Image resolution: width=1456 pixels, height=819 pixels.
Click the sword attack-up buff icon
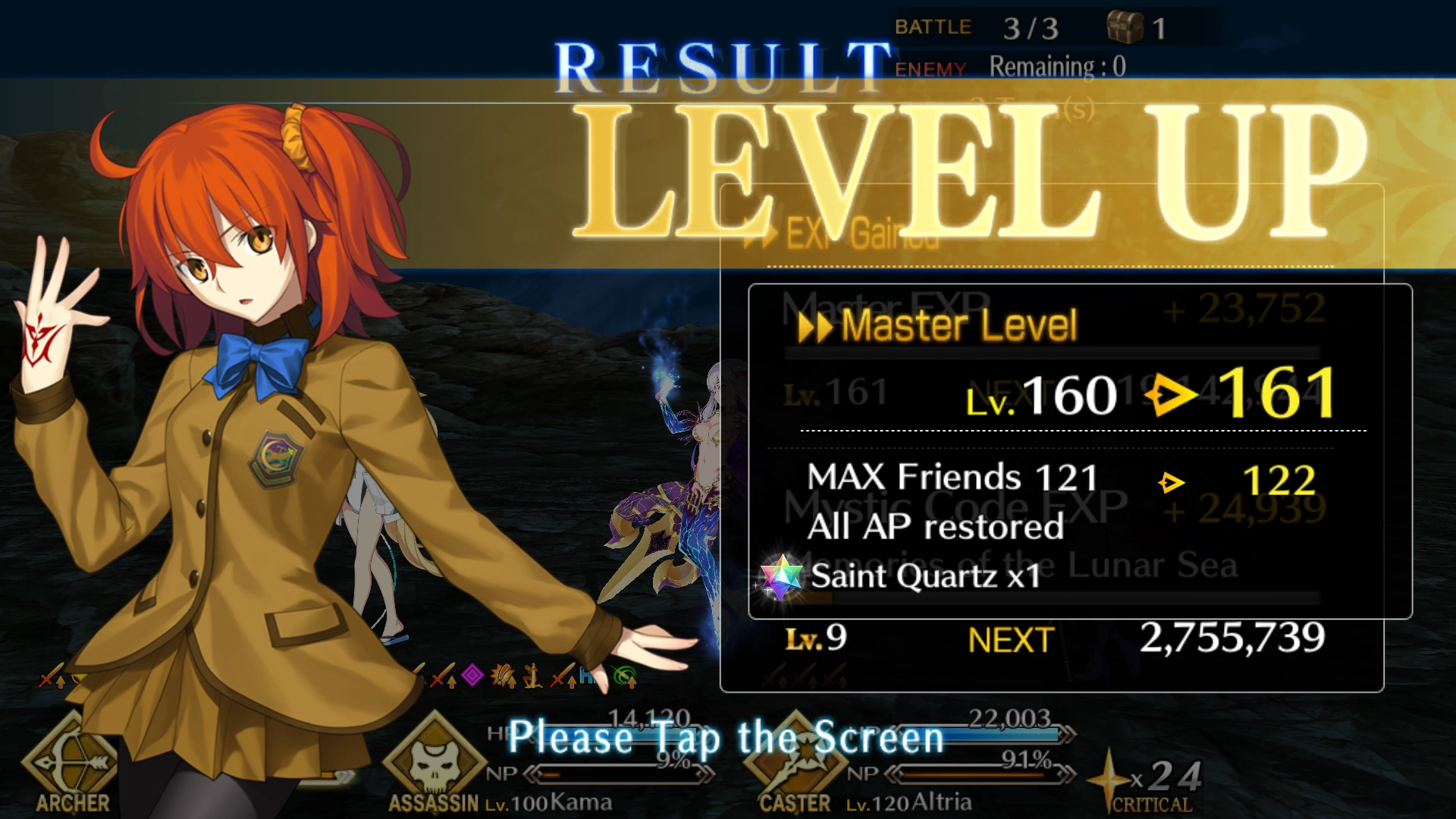(x=444, y=672)
